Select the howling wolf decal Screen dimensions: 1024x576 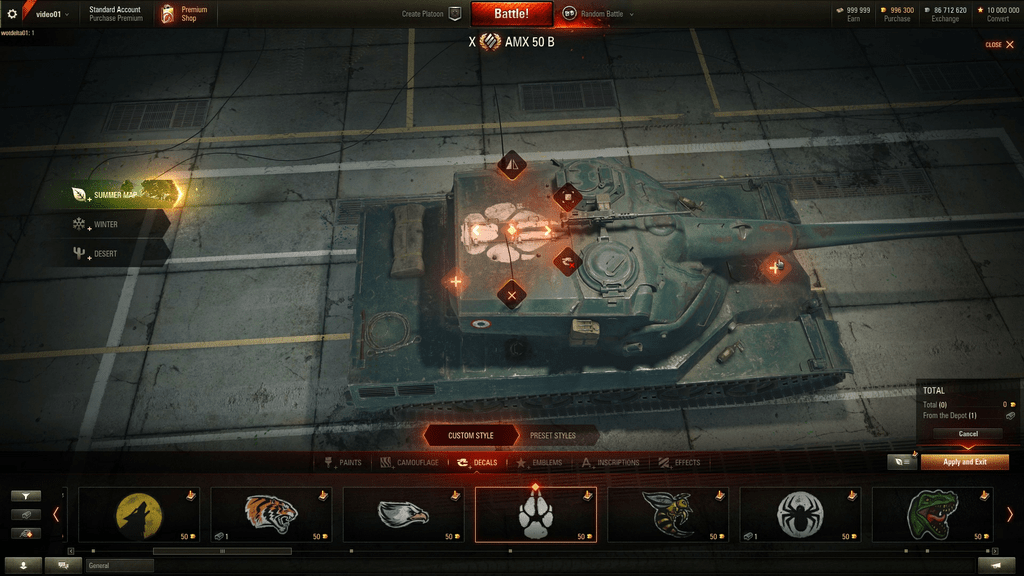139,514
